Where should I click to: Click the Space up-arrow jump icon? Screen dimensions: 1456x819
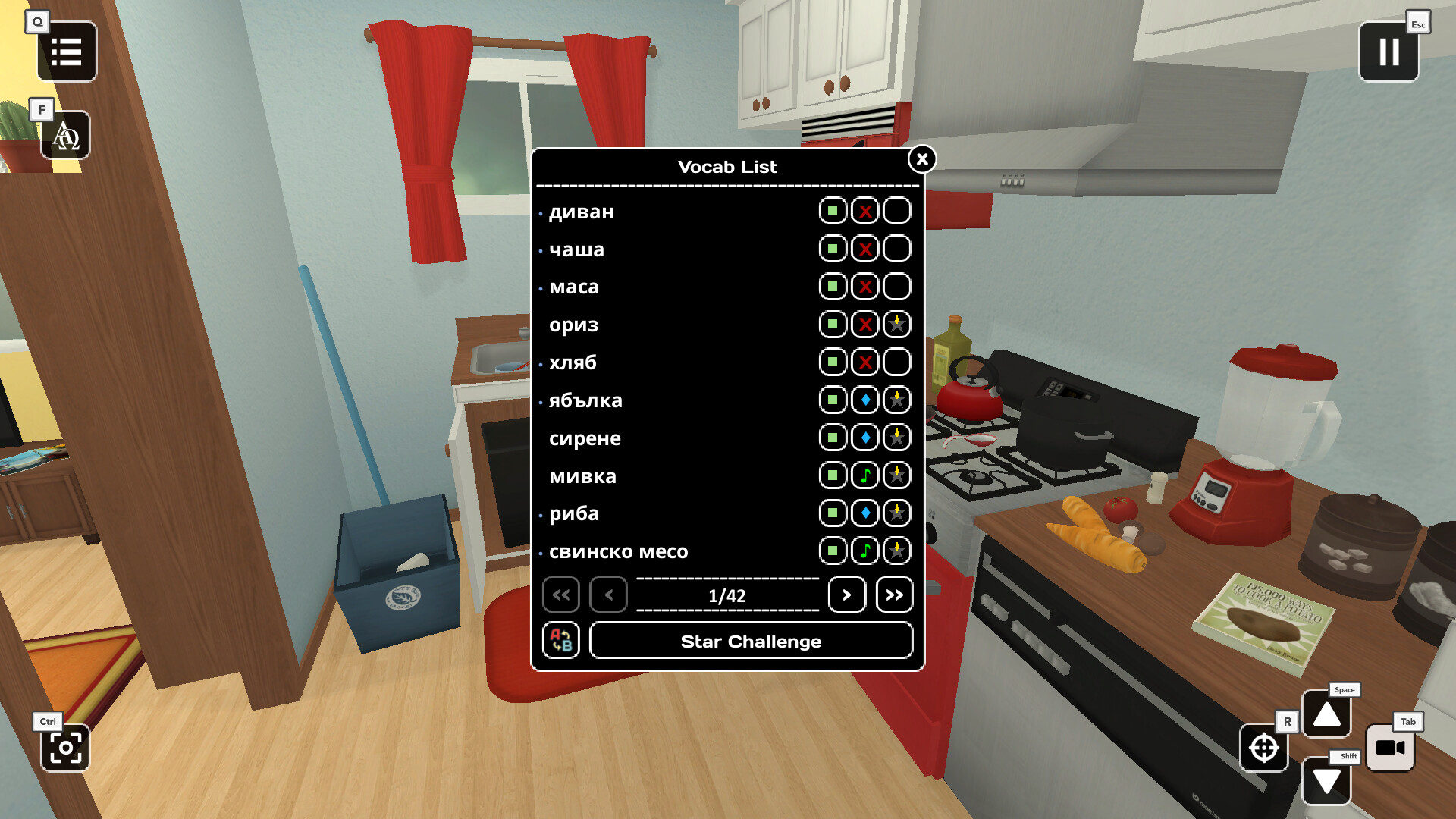(x=1326, y=714)
